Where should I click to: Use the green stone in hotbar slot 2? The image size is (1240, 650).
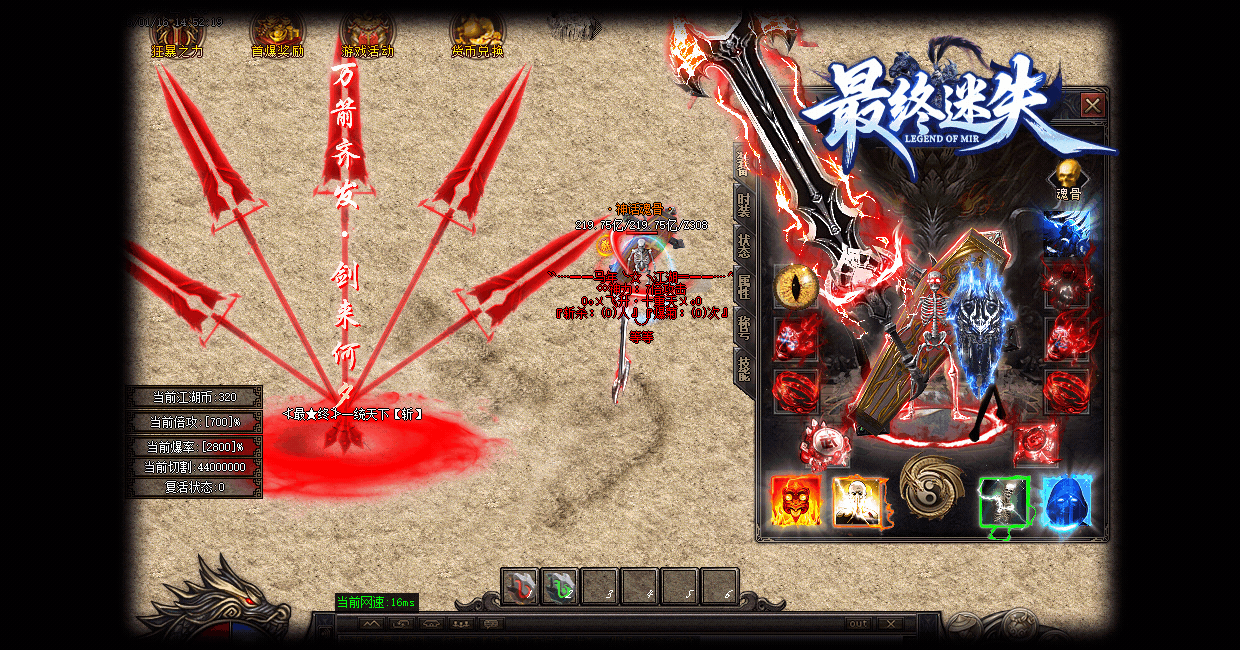(x=560, y=587)
